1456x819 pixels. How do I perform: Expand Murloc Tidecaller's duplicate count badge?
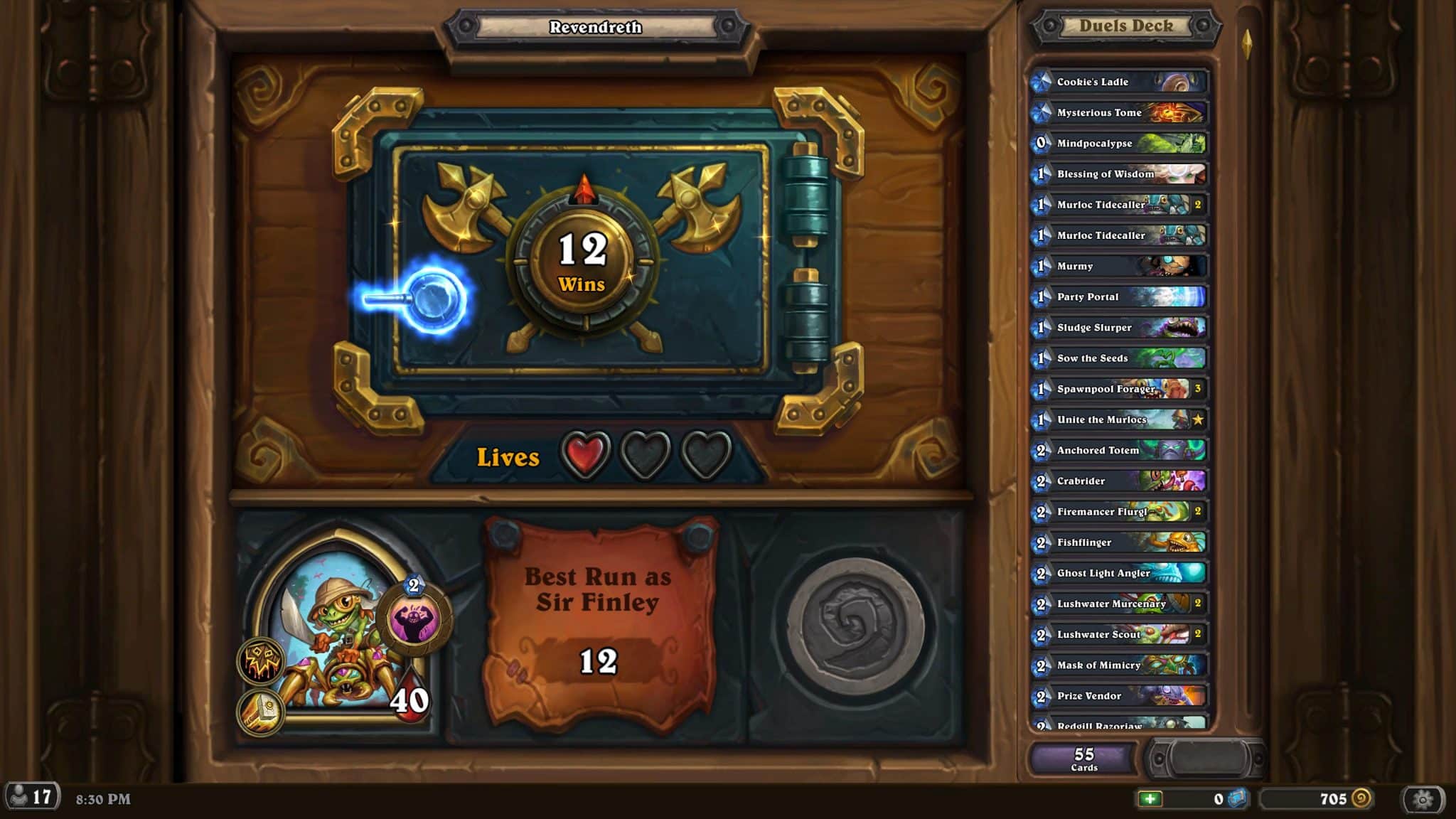point(1197,204)
